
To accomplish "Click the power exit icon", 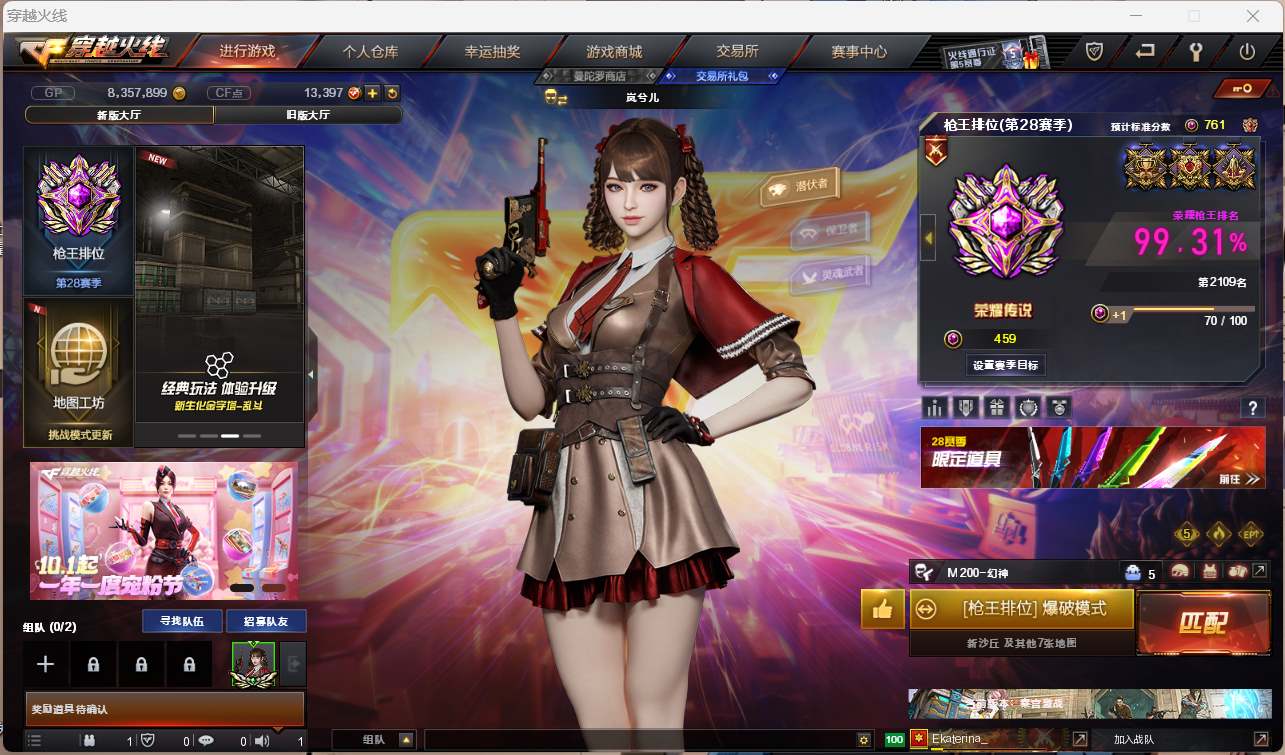I will [1247, 51].
